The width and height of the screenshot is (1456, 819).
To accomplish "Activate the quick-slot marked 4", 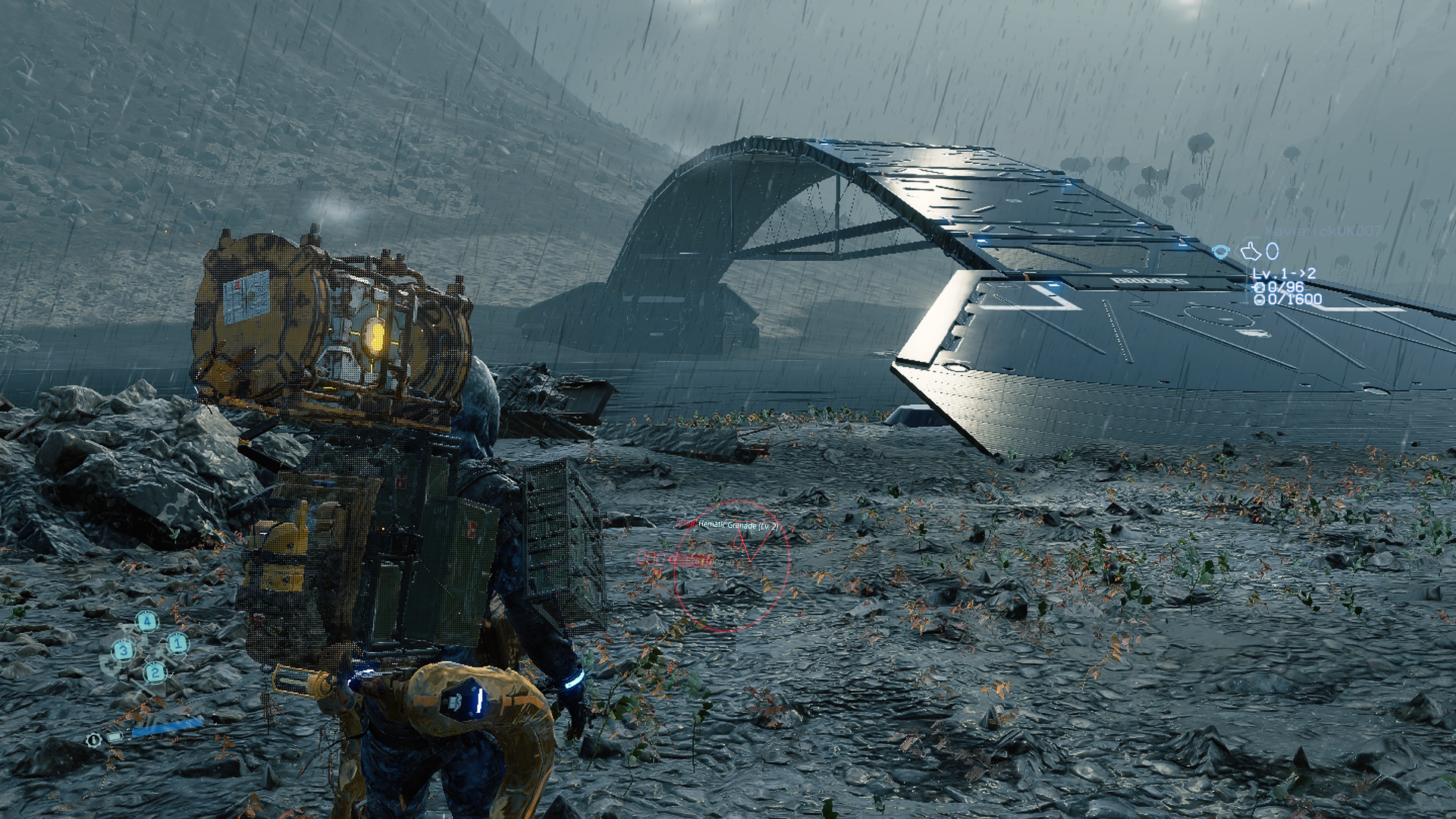I will (147, 622).
